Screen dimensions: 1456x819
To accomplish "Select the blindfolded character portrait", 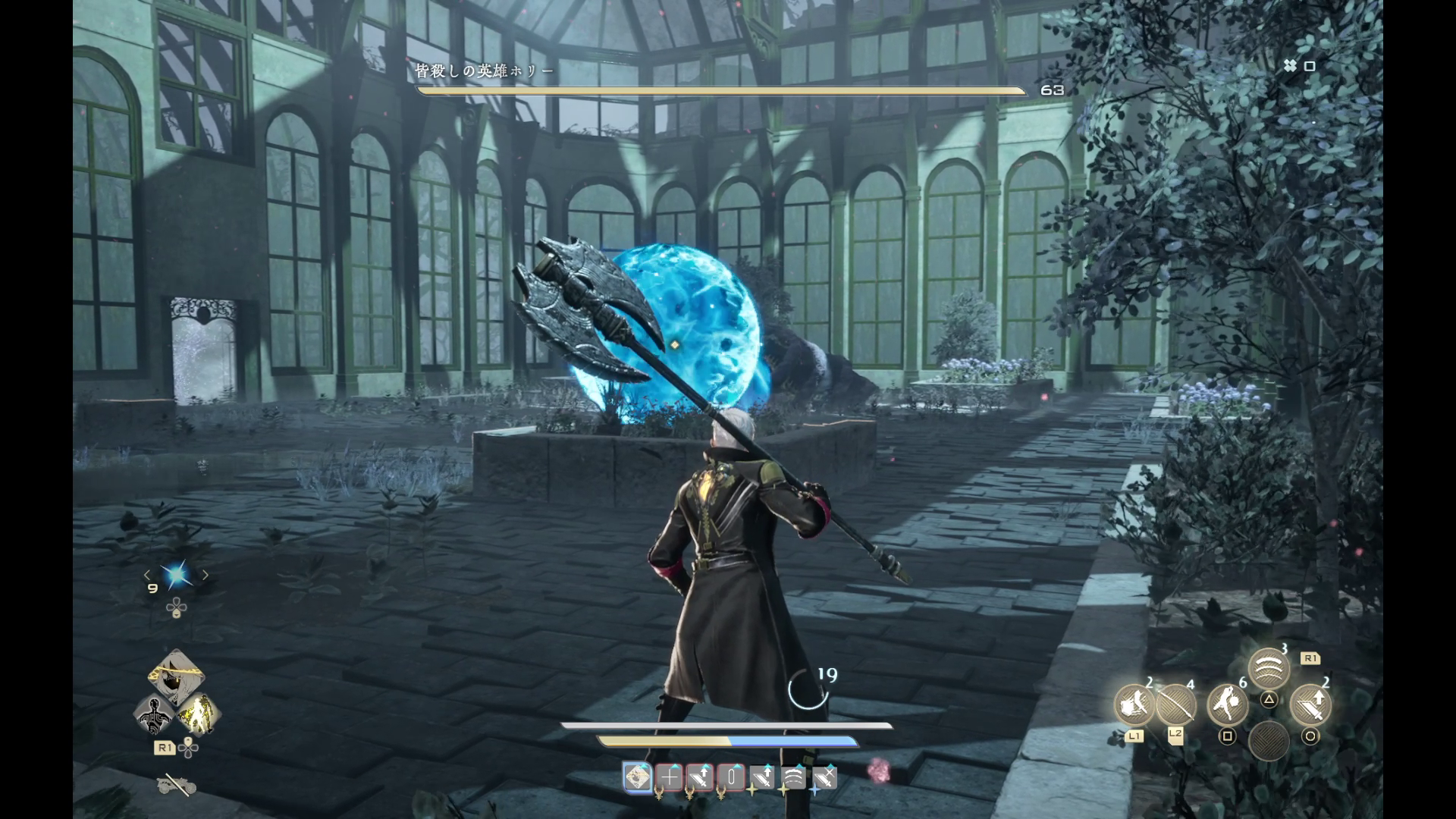I will click(176, 676).
